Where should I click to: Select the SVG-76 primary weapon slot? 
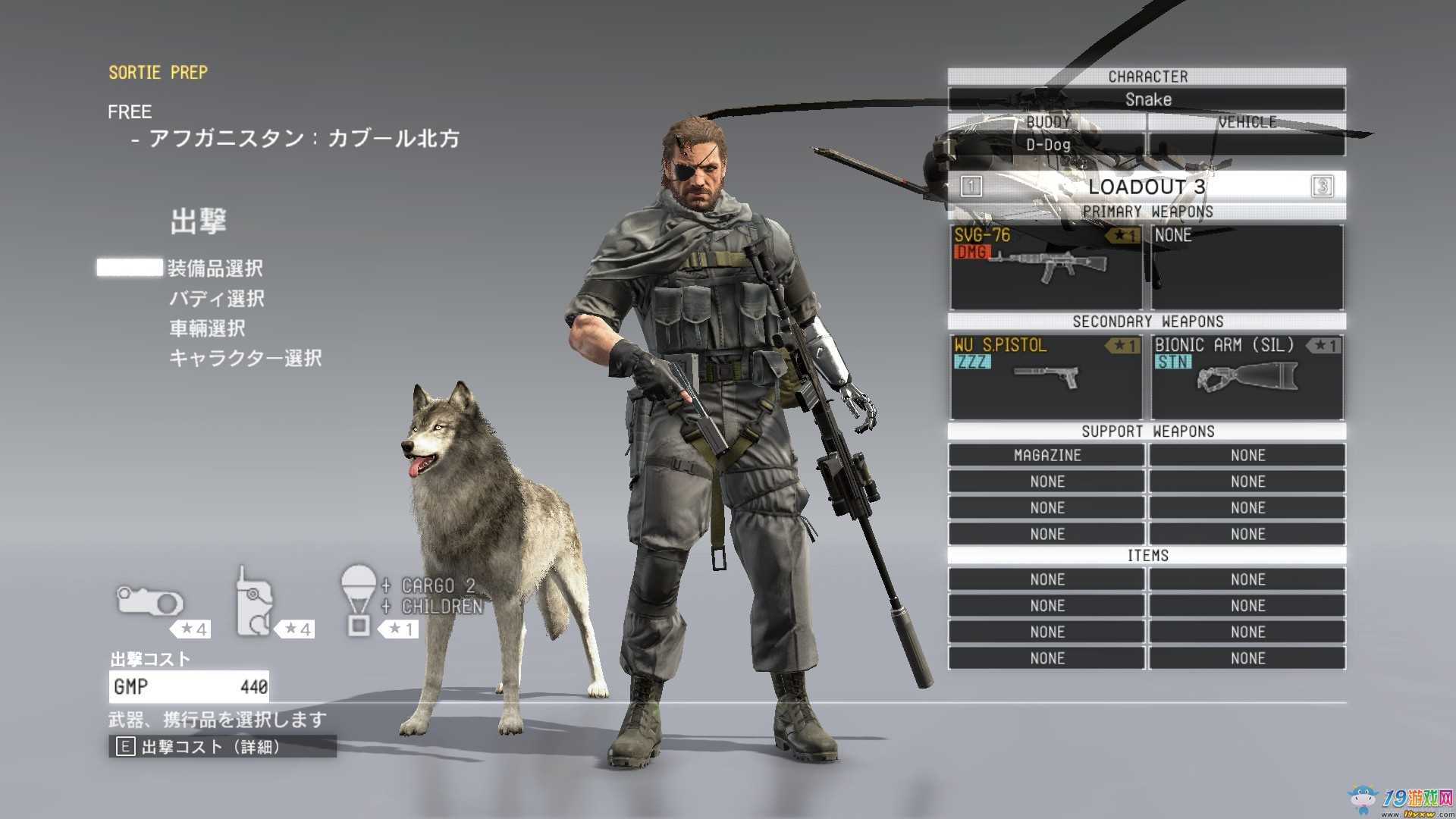pyautogui.click(x=1046, y=267)
